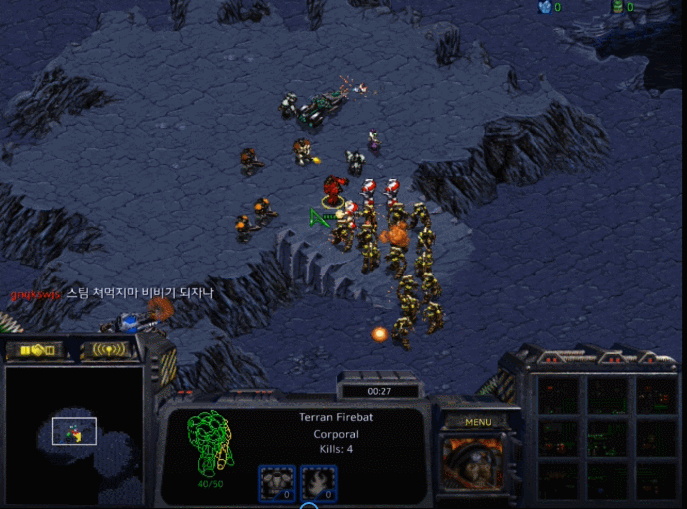Click the minimap to move the camera
This screenshot has width=687, height=509.
click(x=73, y=433)
